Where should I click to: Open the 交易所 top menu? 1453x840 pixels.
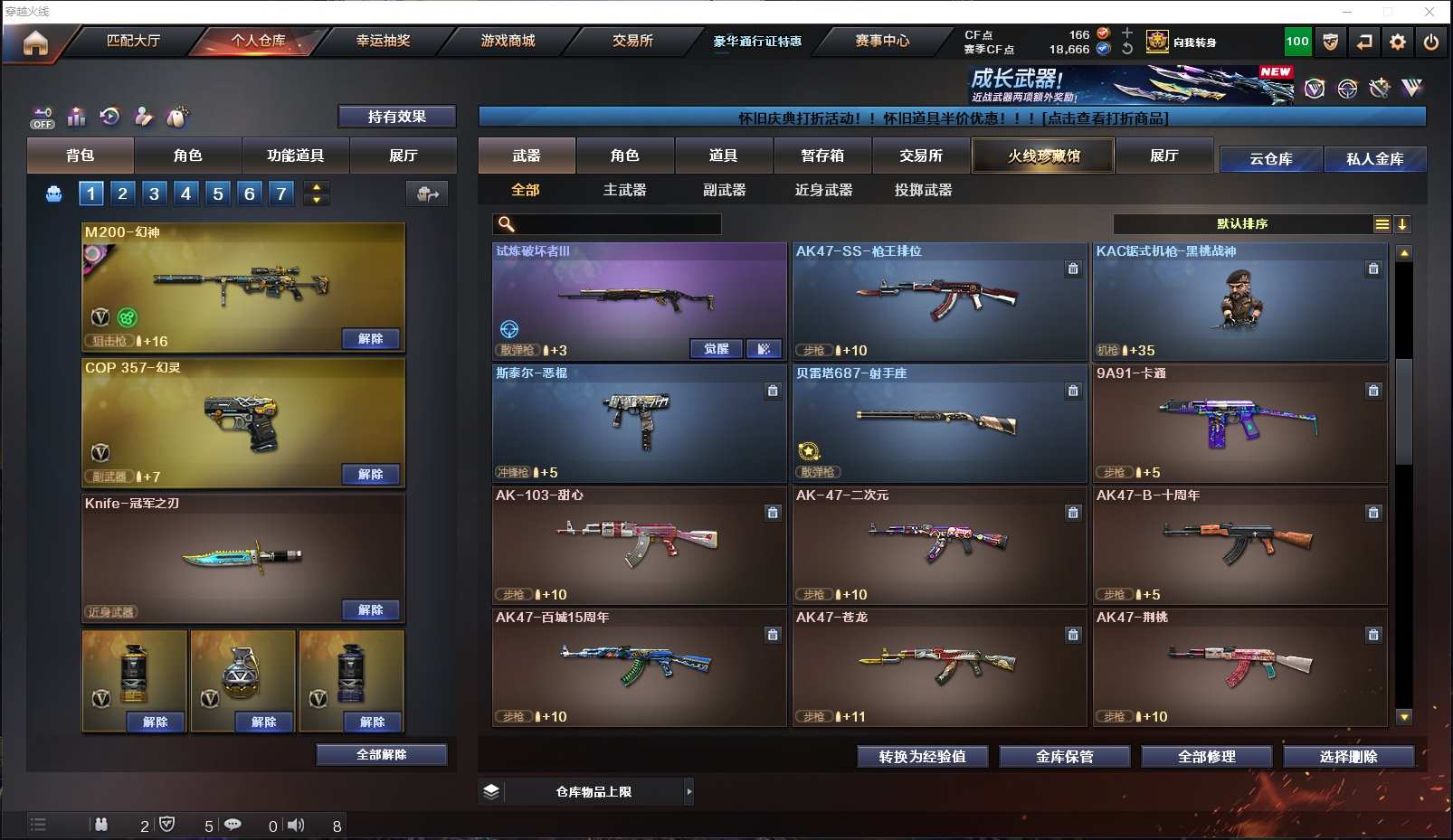632,41
